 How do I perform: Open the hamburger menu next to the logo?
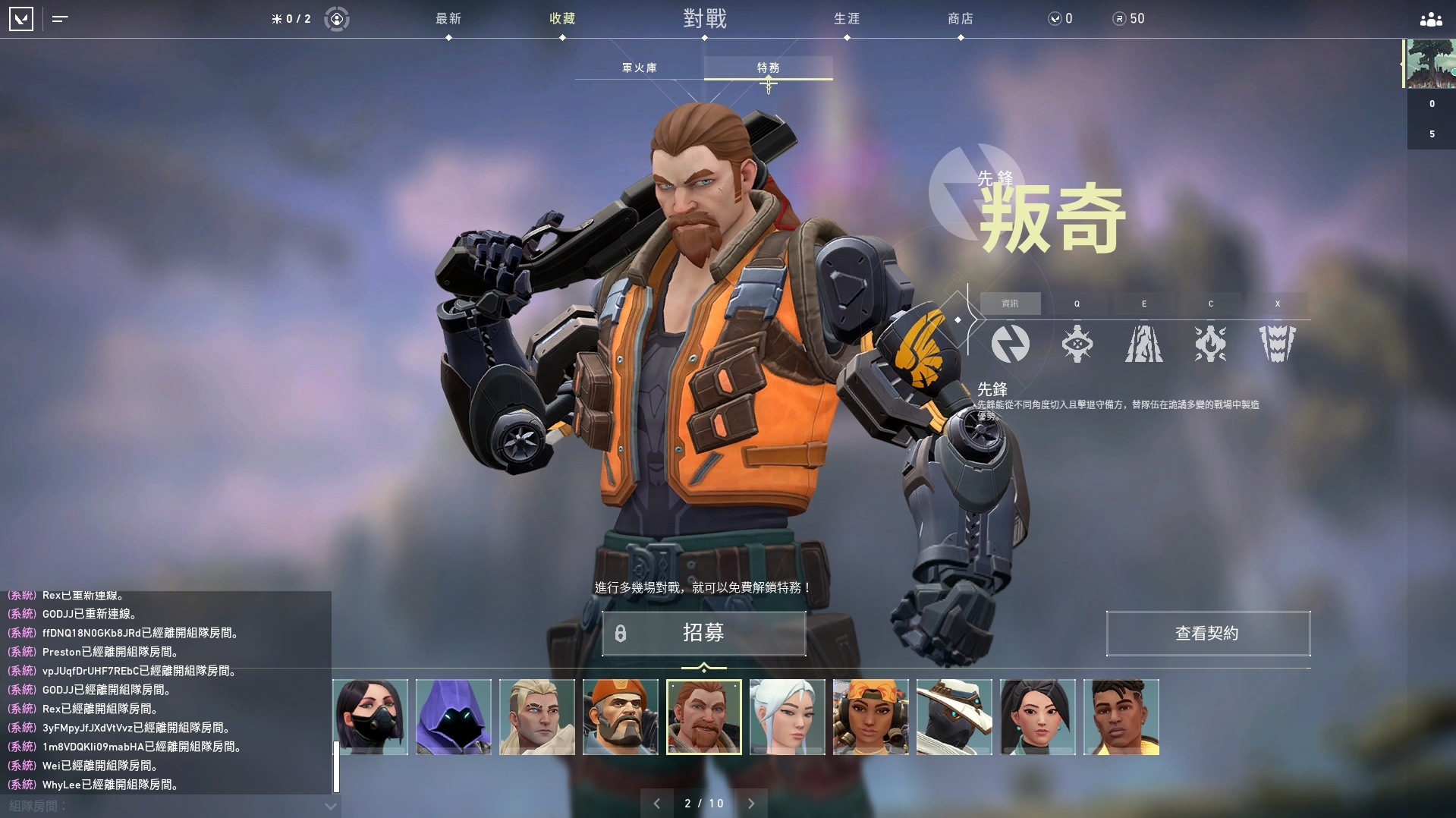click(x=60, y=19)
